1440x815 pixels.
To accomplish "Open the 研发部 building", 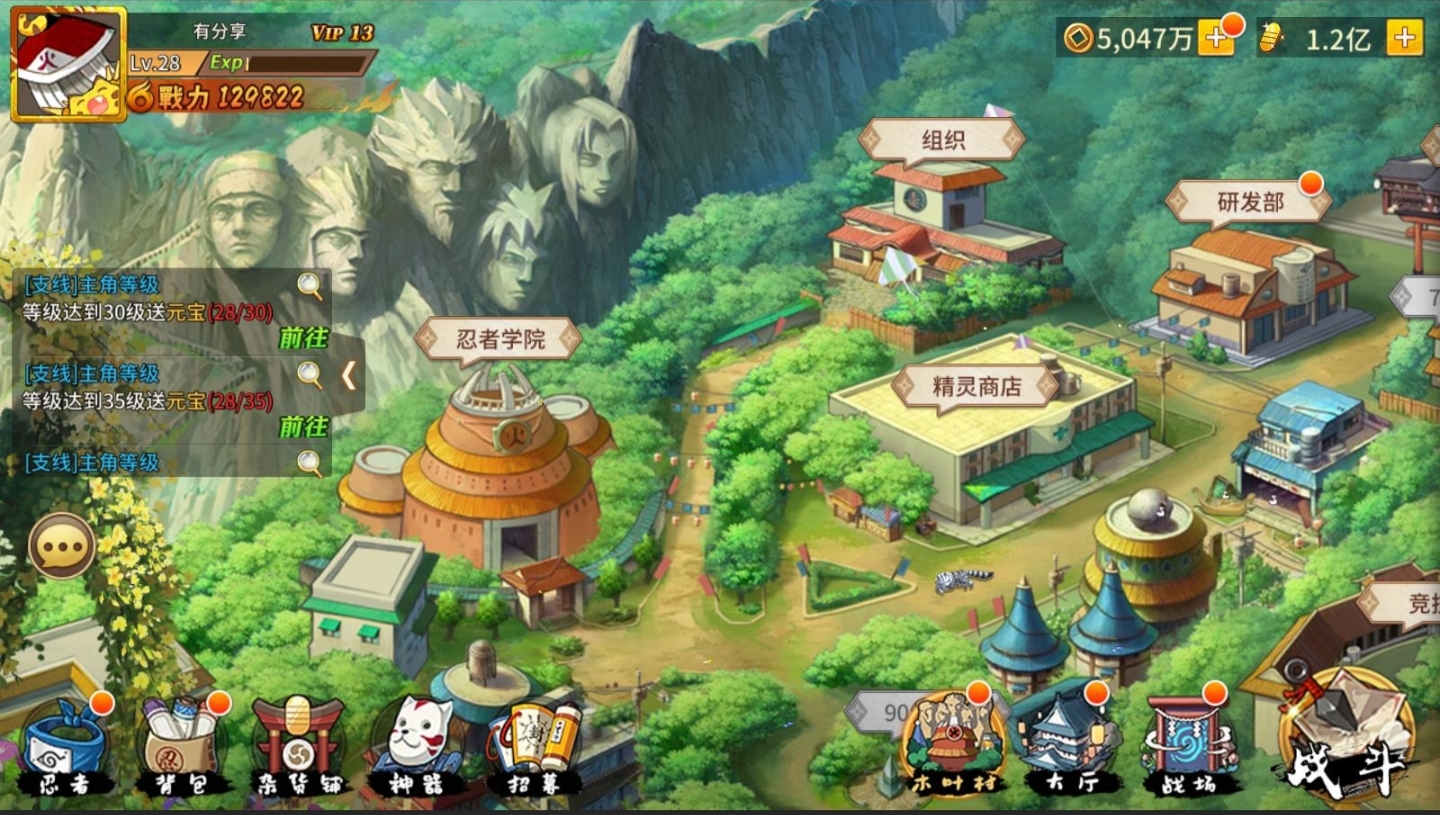I will pyautogui.click(x=1249, y=203).
